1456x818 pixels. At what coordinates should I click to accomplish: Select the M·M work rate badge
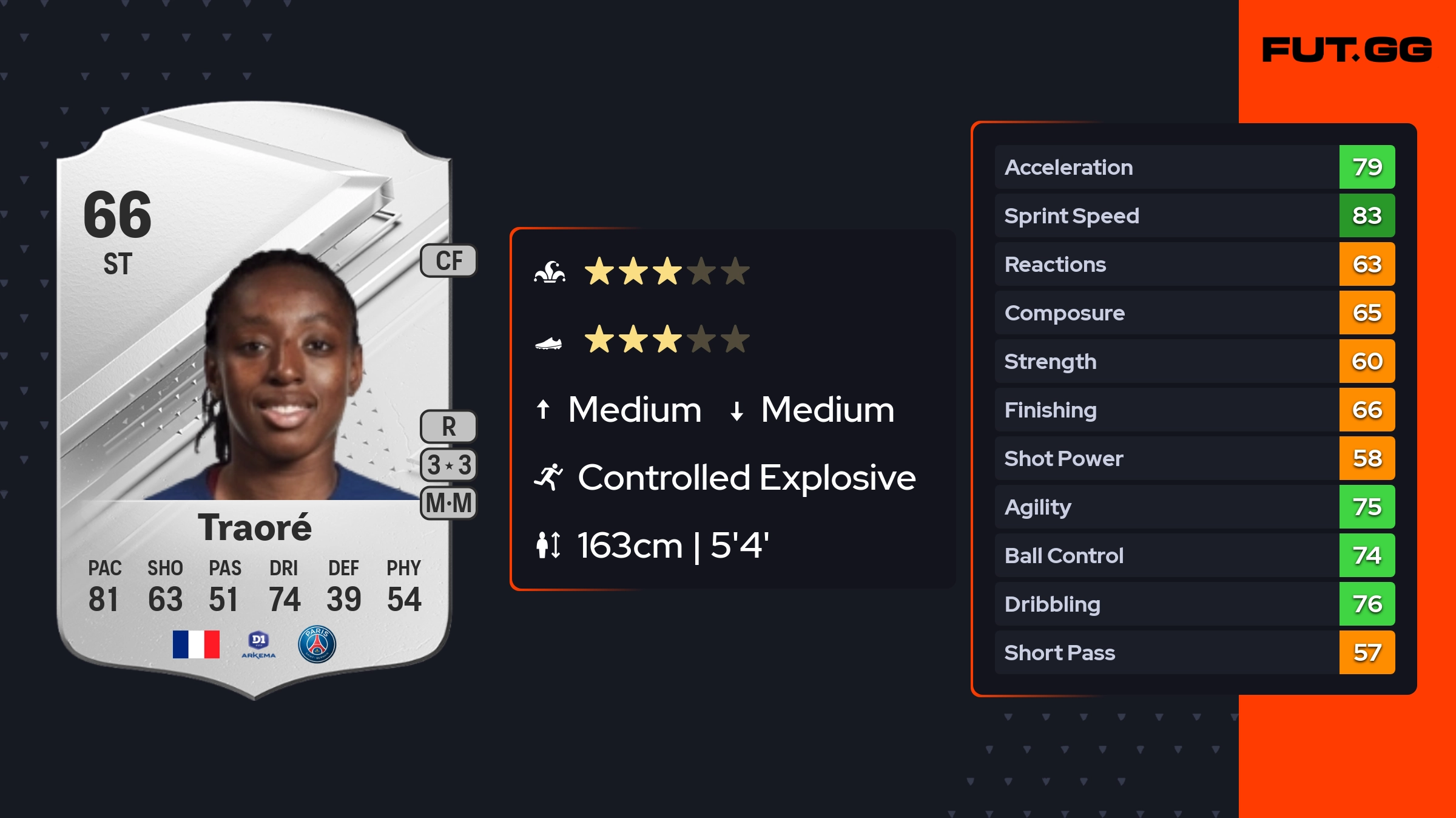pyautogui.click(x=449, y=503)
